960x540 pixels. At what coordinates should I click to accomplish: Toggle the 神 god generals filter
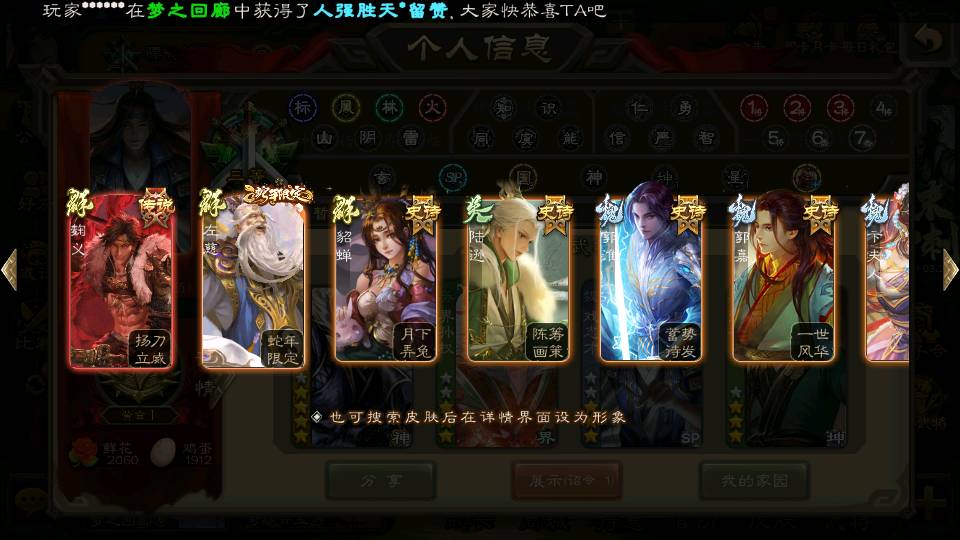(594, 178)
